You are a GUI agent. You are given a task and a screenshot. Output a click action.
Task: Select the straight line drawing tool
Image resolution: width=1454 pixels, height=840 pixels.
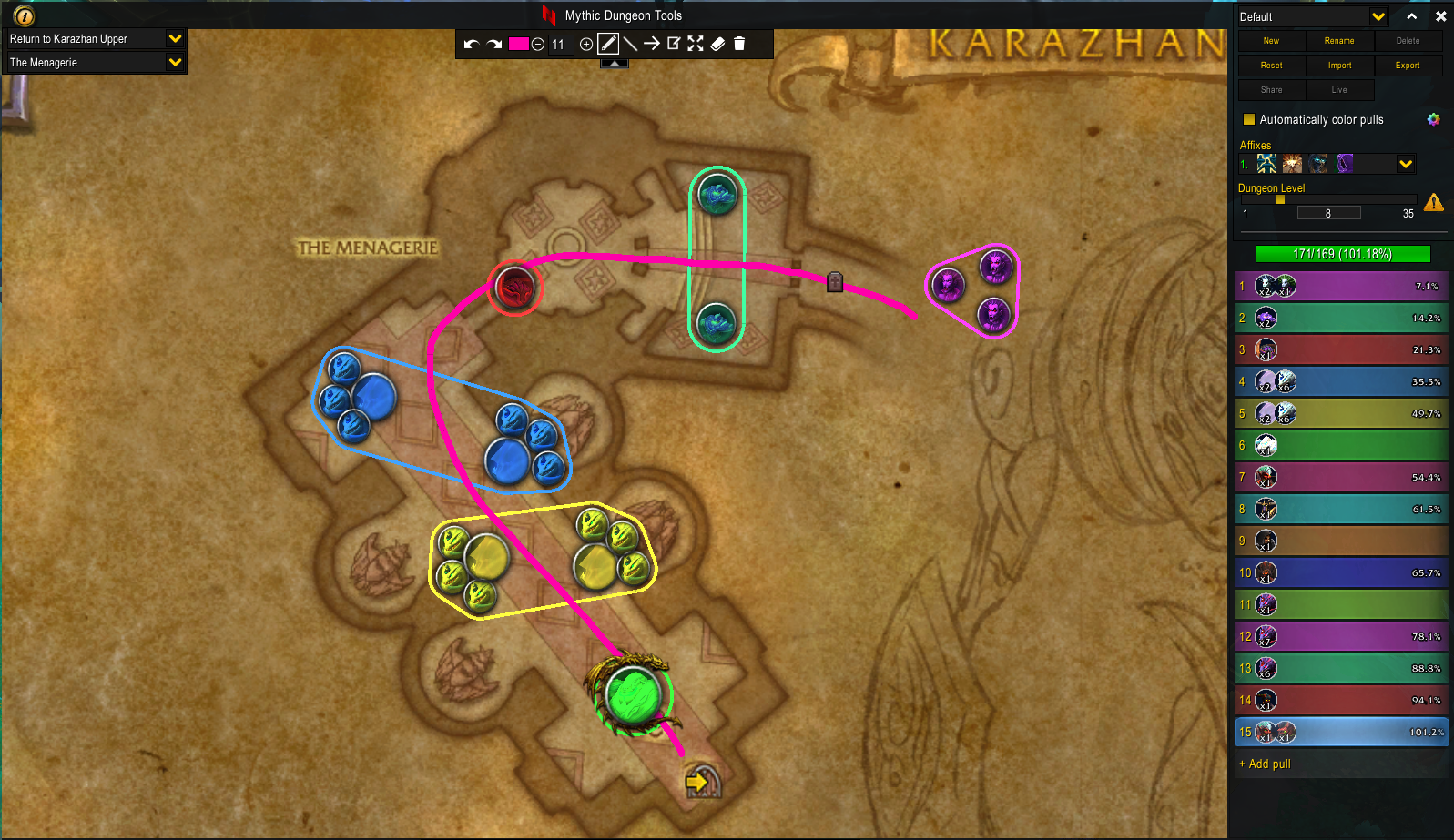[630, 44]
